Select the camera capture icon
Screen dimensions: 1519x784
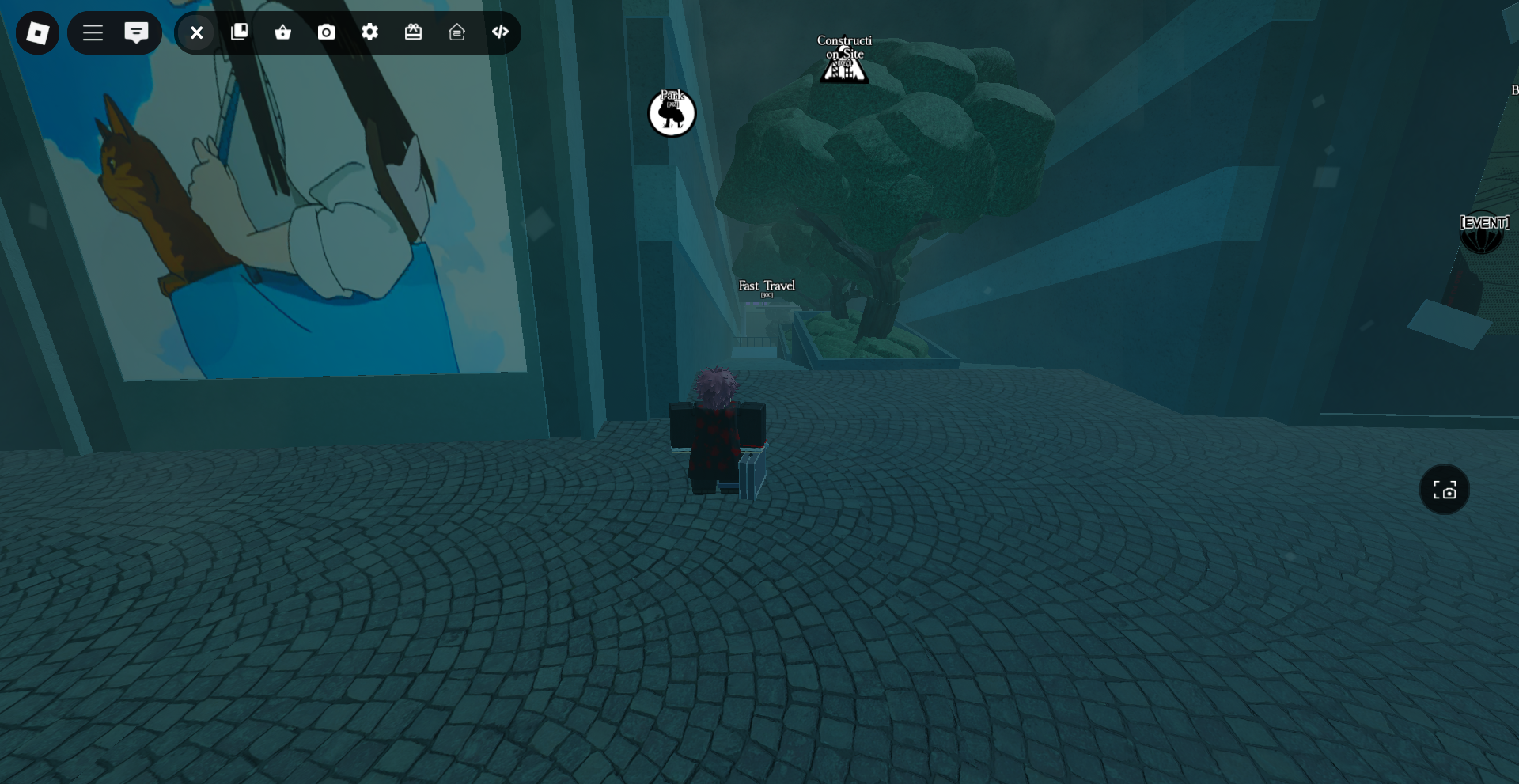(326, 32)
